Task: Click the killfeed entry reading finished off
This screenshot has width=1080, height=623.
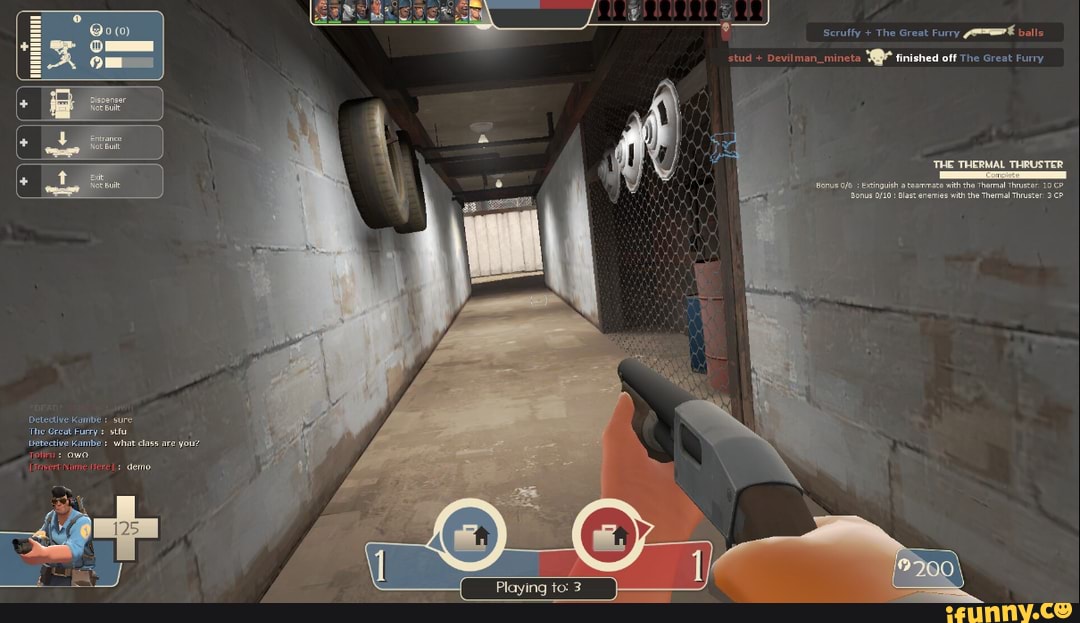Action: click(894, 58)
